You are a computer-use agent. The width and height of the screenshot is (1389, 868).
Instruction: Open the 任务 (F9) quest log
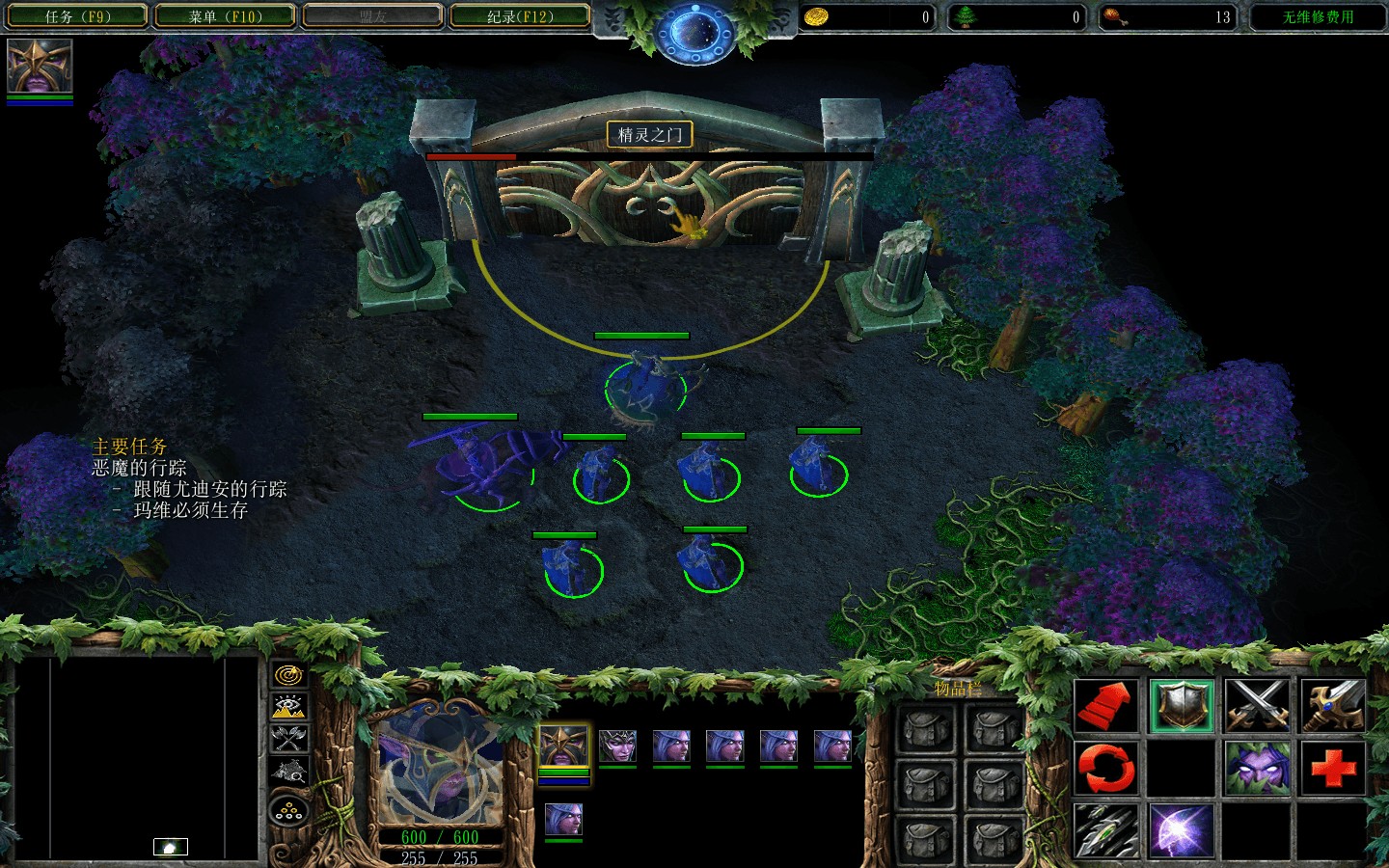(77, 16)
